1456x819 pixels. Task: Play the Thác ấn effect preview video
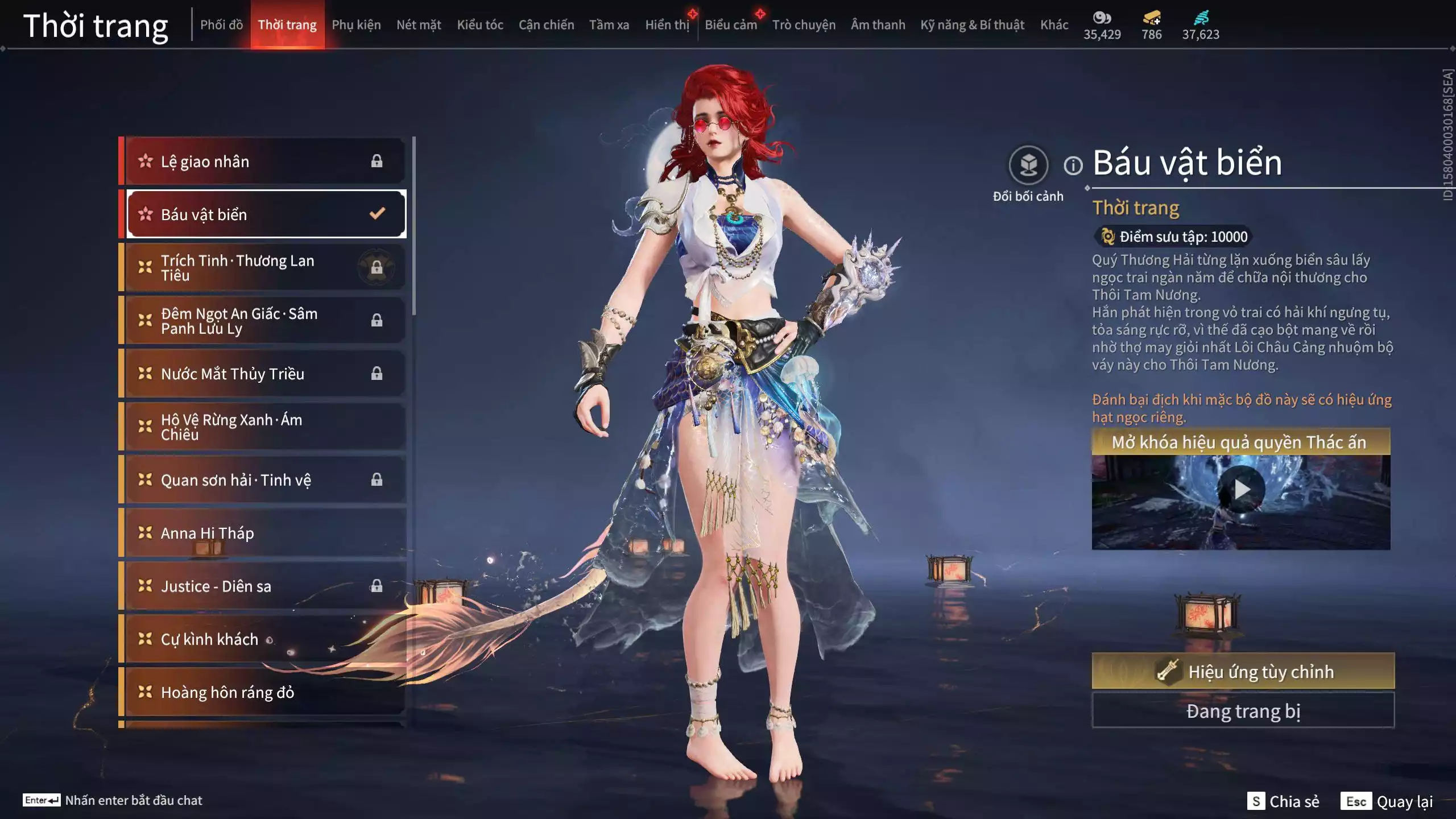[1240, 489]
